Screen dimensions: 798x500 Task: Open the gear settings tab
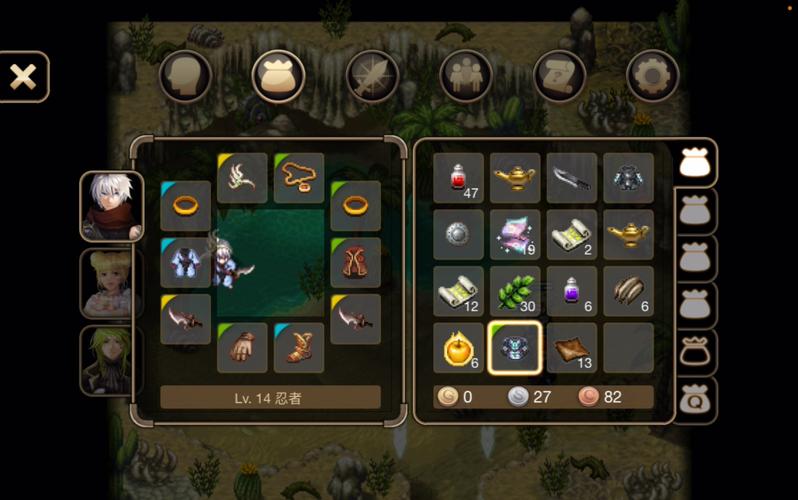coord(652,76)
